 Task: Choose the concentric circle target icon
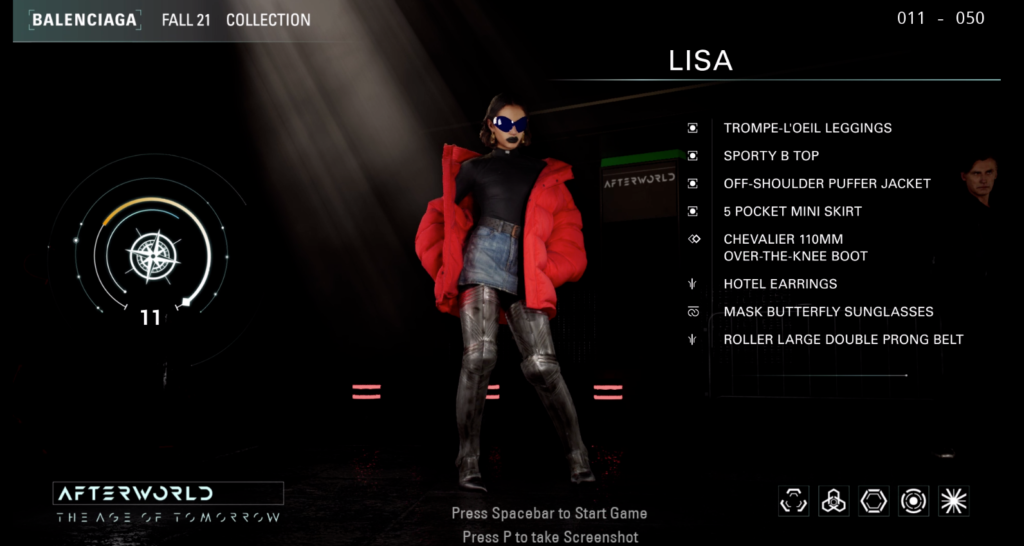(x=913, y=501)
